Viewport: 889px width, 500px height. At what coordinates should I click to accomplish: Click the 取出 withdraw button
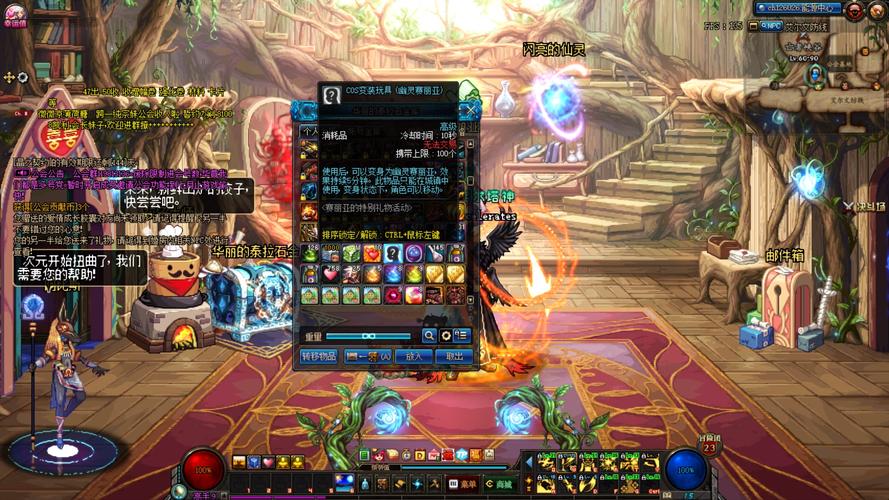(453, 356)
